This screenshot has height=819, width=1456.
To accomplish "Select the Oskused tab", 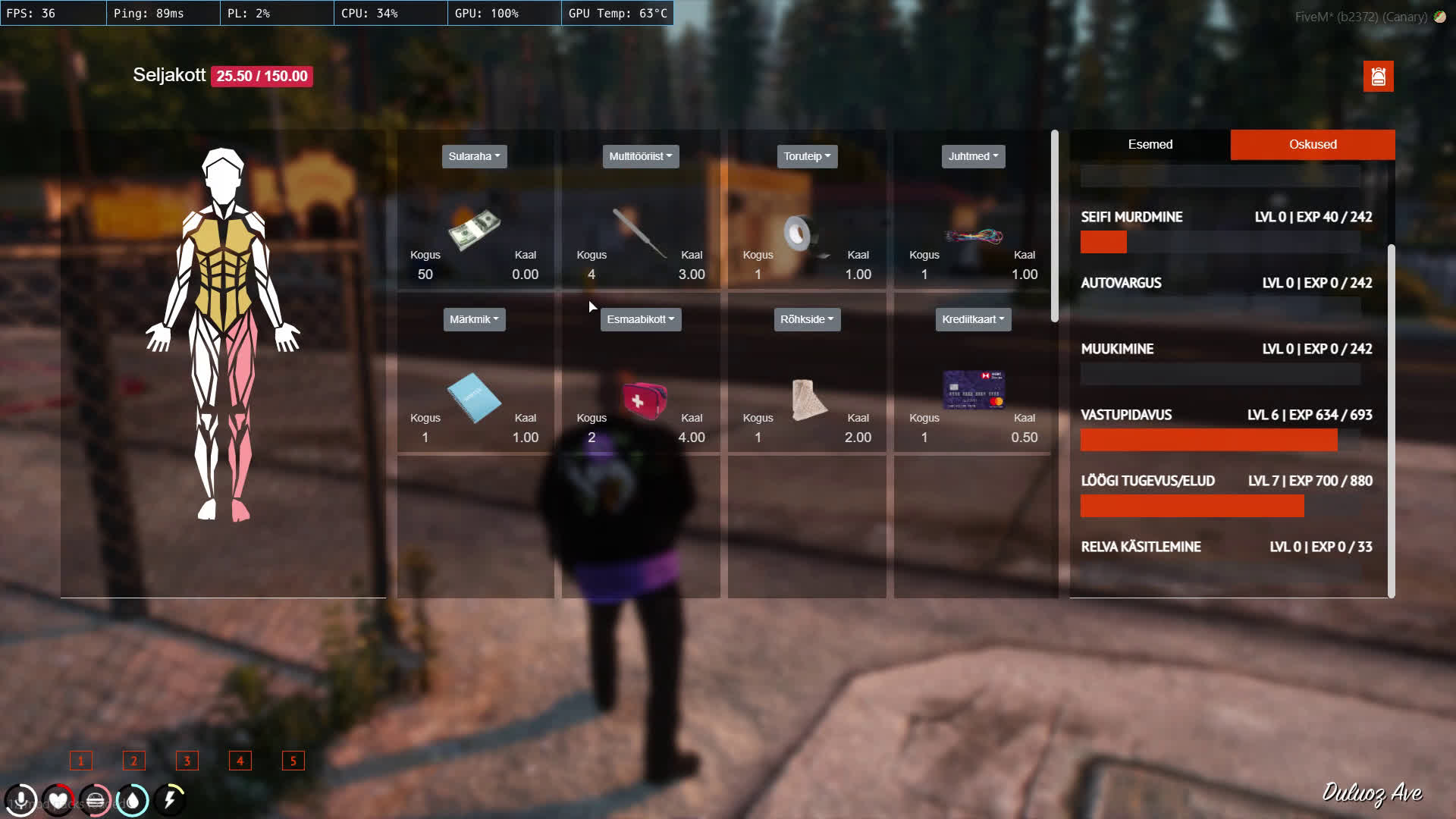I will 1312,144.
